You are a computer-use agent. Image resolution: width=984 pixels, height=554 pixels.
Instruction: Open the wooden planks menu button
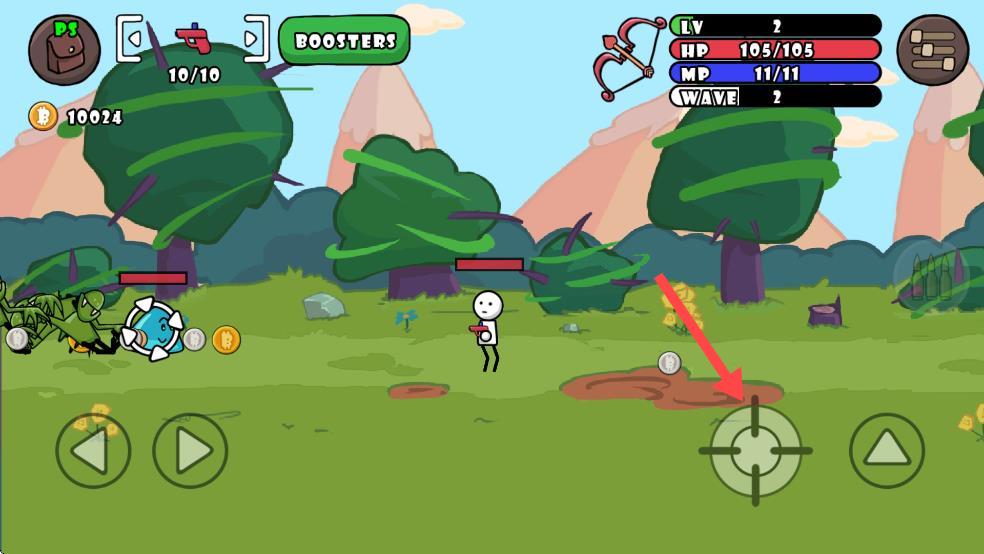pos(932,50)
